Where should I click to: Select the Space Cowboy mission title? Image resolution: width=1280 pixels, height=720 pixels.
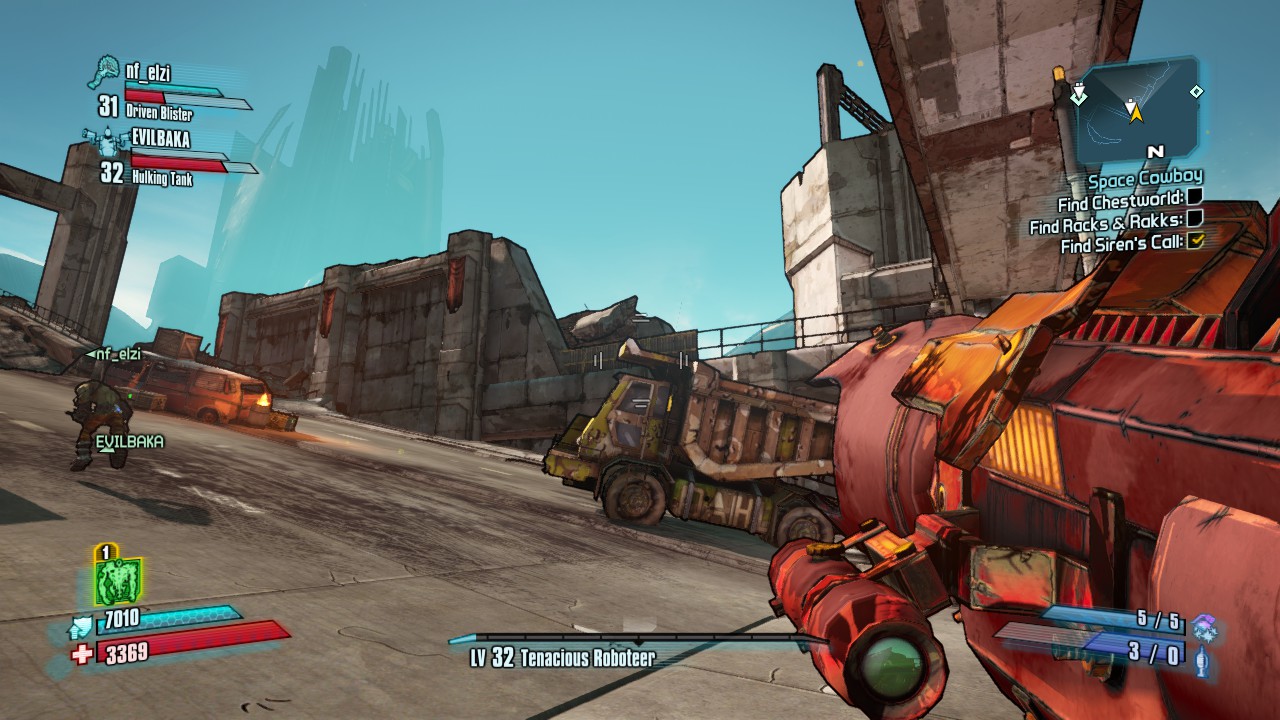1145,180
